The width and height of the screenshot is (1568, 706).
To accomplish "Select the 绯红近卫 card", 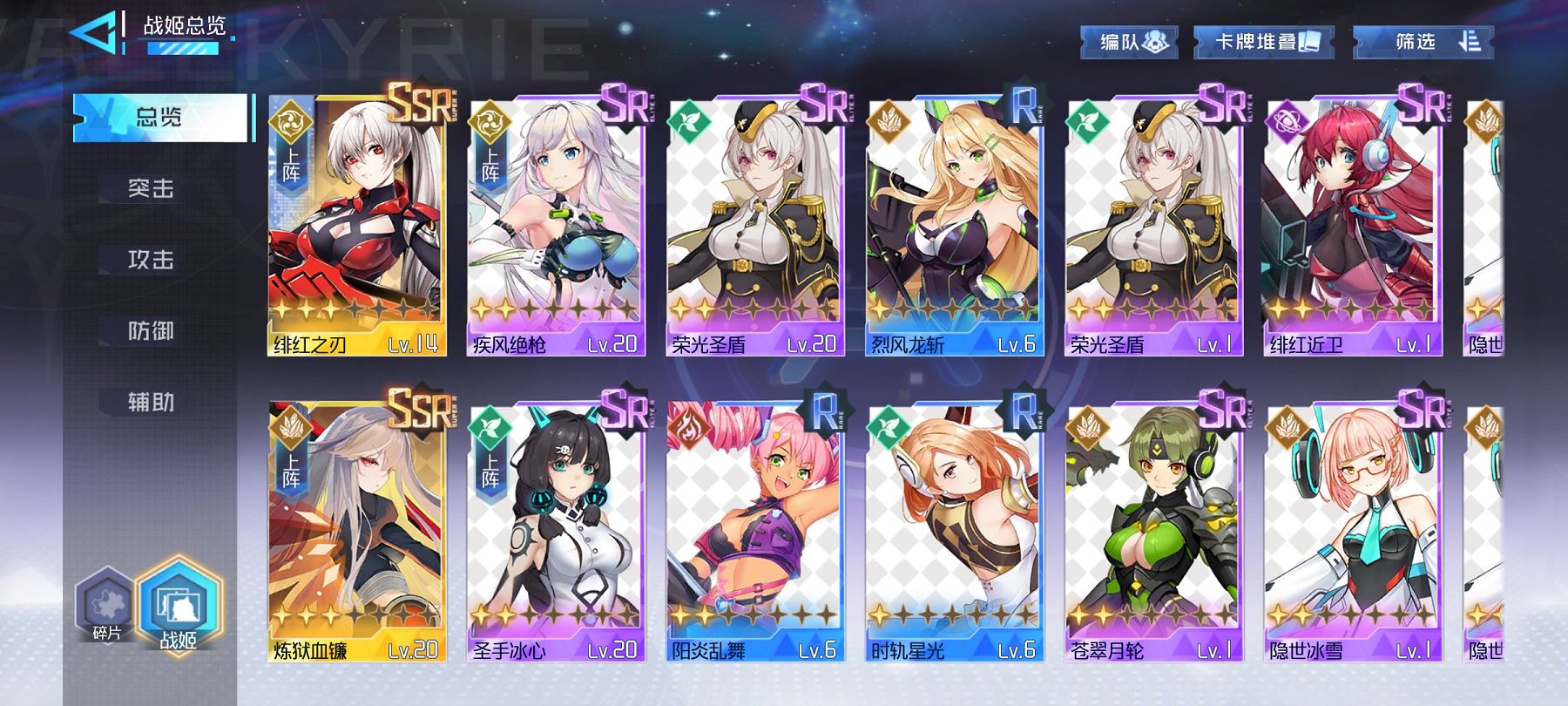I will 1352,227.
